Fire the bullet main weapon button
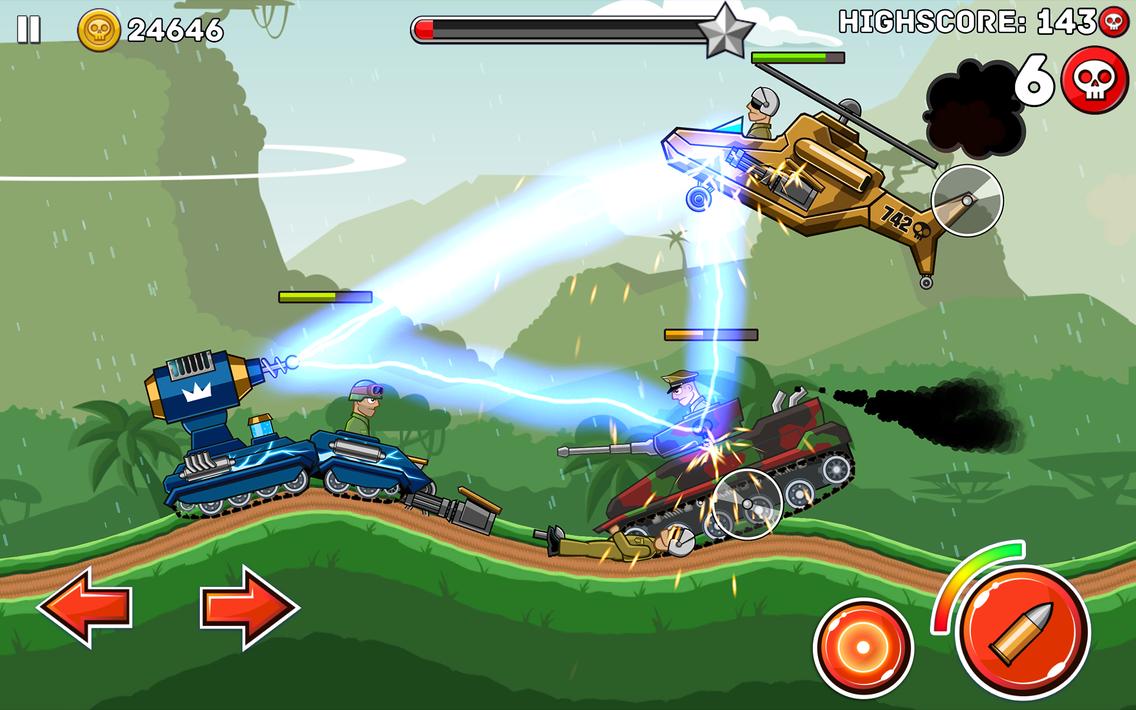 1021,630
